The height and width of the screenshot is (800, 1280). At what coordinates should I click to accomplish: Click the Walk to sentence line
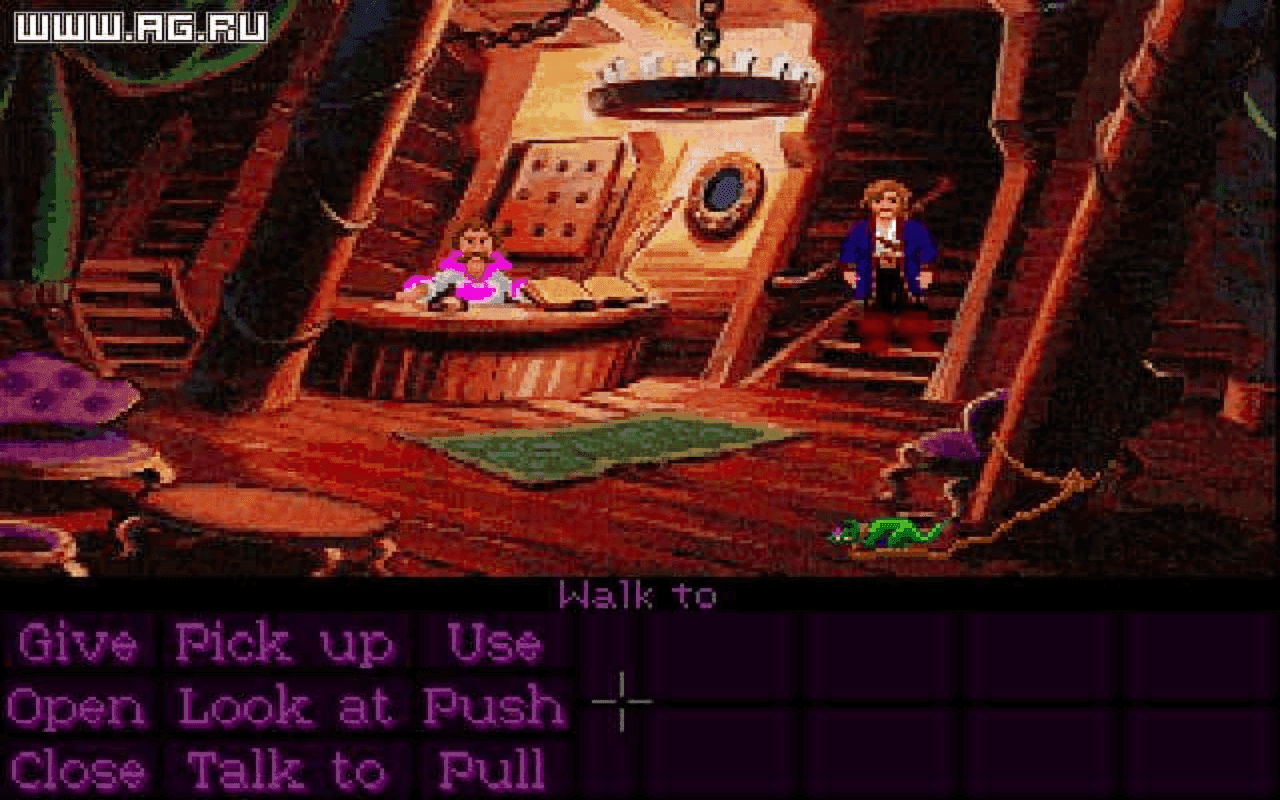(x=640, y=595)
